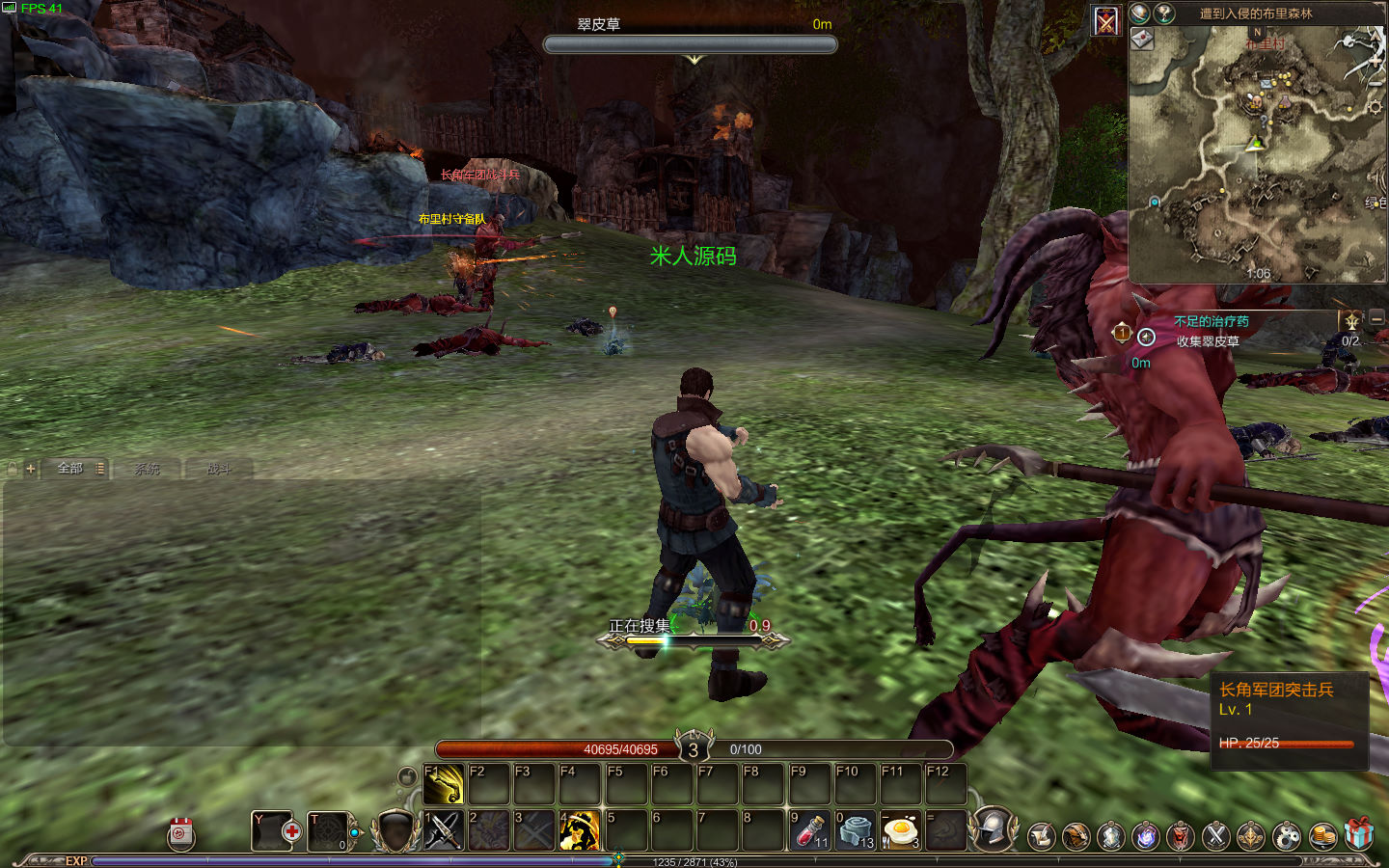Open the red calendar event icon

click(181, 833)
